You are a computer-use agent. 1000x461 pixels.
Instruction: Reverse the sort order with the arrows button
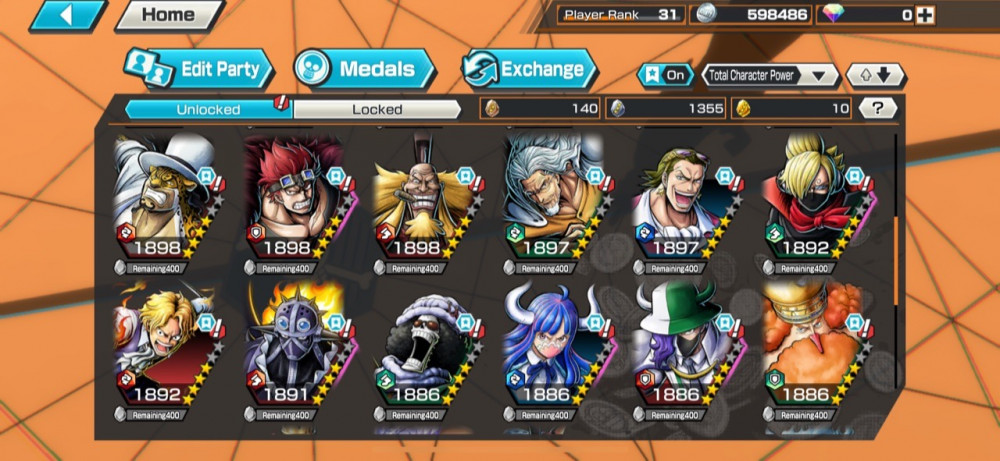(875, 75)
